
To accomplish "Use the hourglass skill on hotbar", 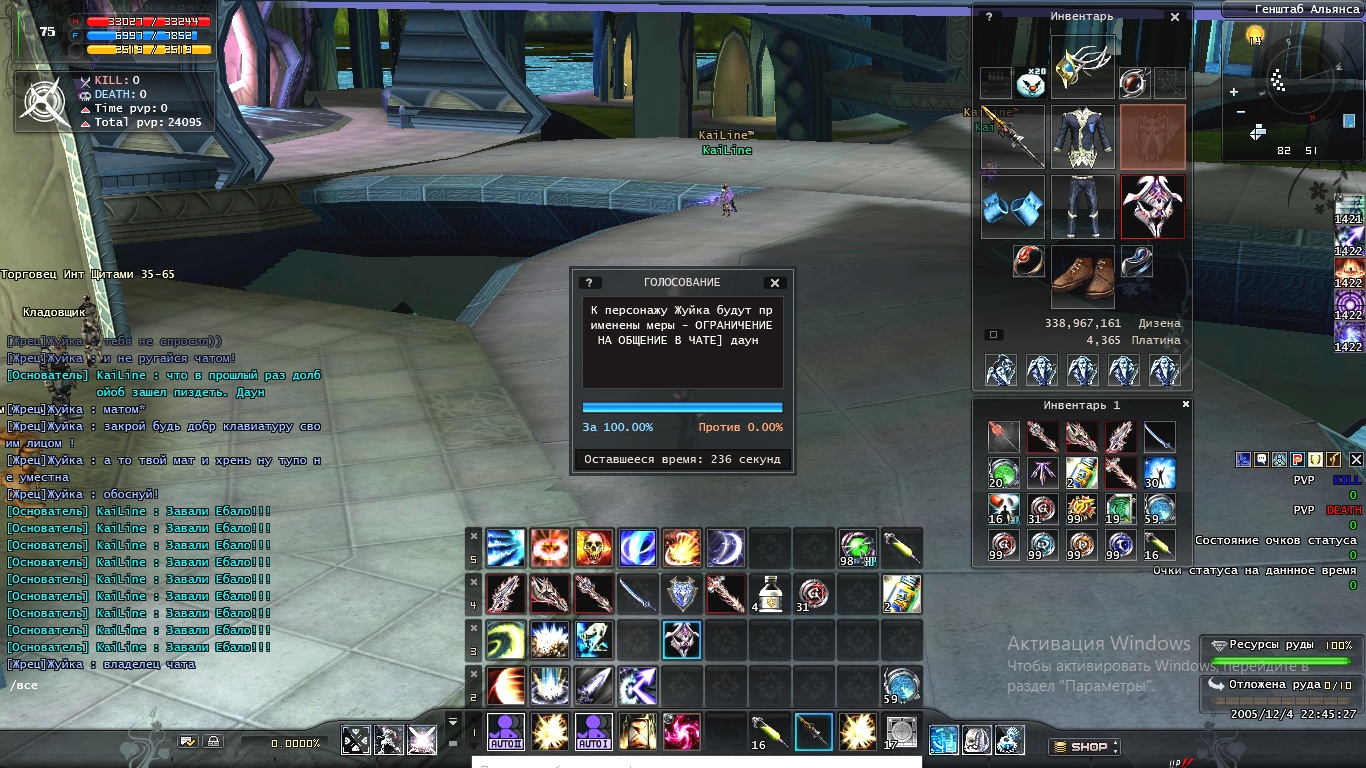I will point(638,732).
